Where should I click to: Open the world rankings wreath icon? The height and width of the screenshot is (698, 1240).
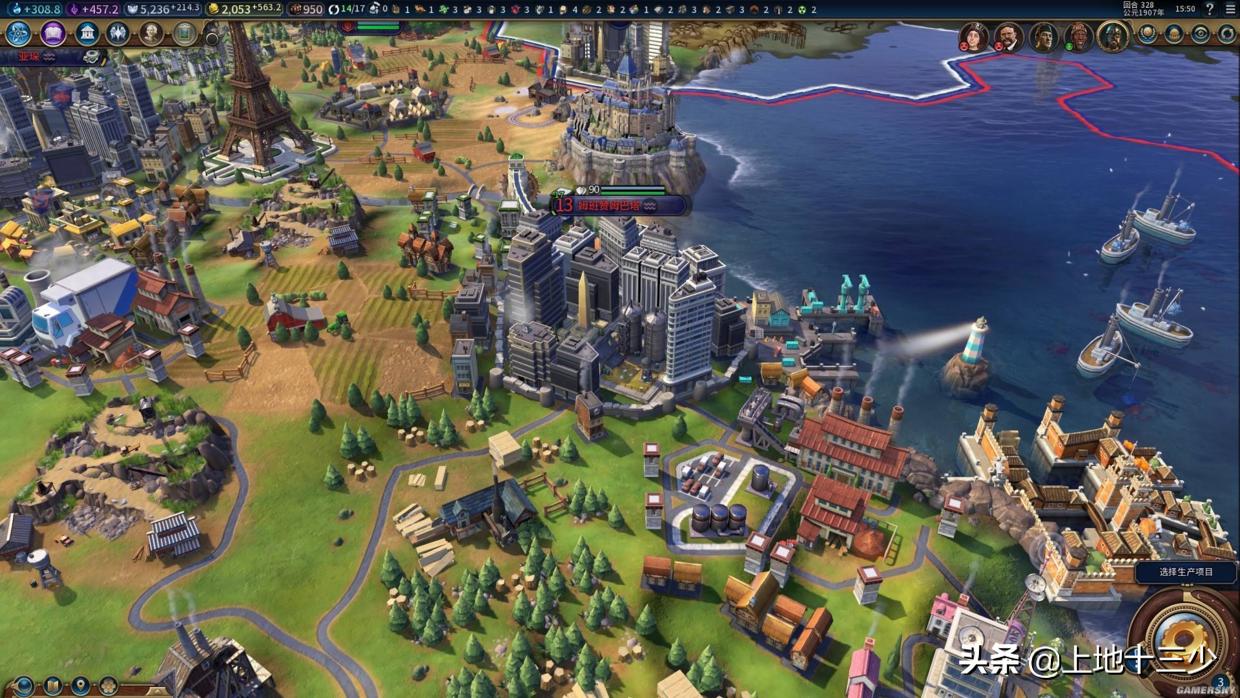1148,34
